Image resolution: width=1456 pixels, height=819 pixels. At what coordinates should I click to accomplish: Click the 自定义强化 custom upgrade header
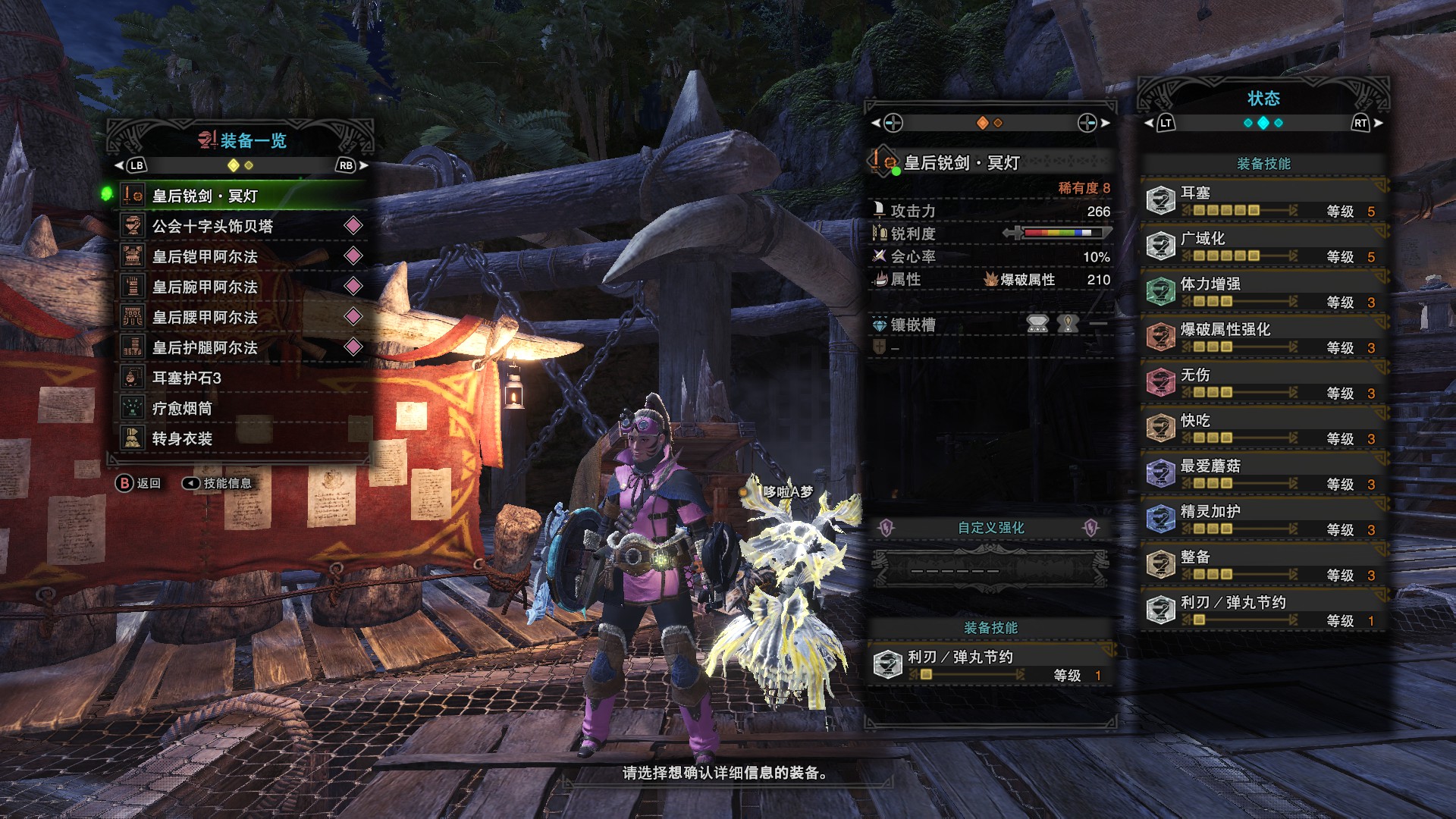[990, 528]
